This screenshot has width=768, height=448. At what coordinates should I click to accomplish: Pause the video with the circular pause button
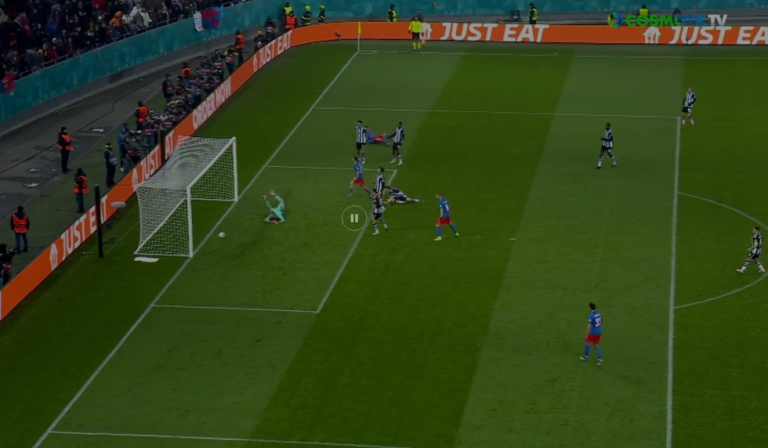pyautogui.click(x=354, y=217)
